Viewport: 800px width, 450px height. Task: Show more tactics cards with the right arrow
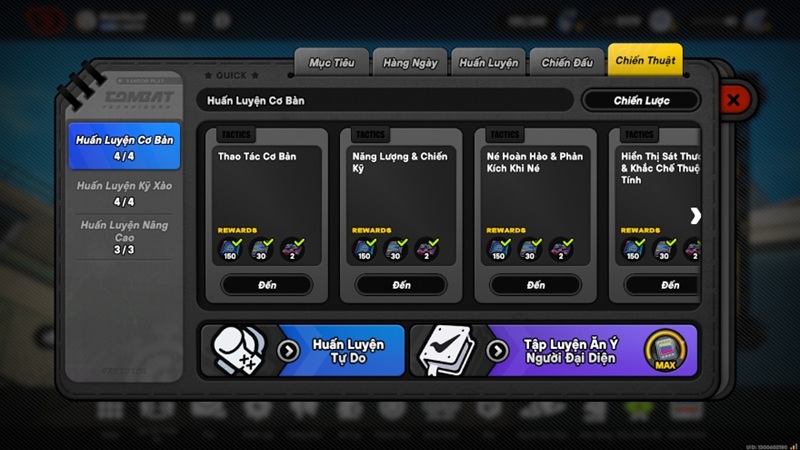695,216
